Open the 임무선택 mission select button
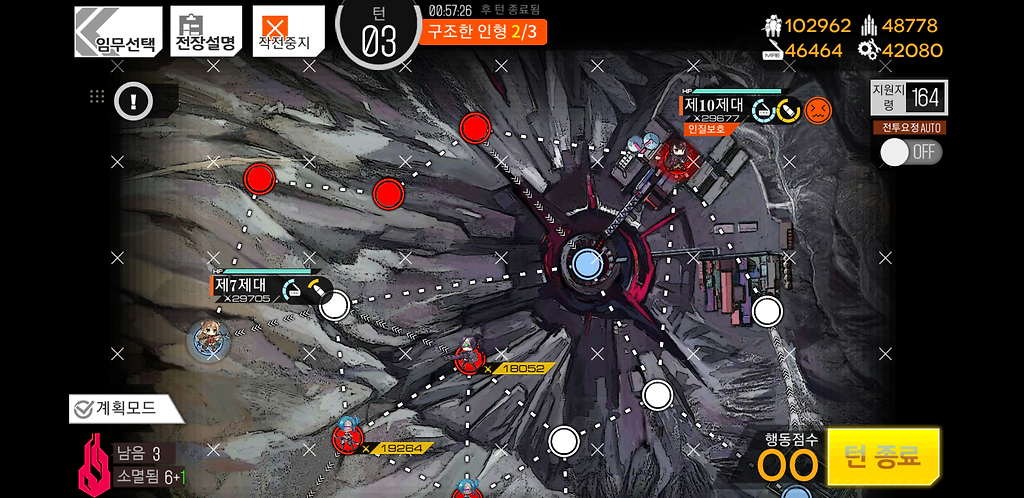The image size is (1024, 498). pos(119,31)
